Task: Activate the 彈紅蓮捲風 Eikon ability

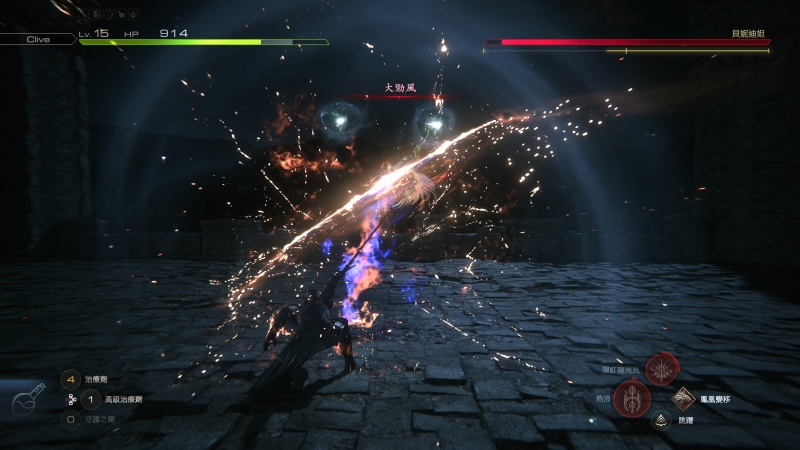Action: [662, 369]
